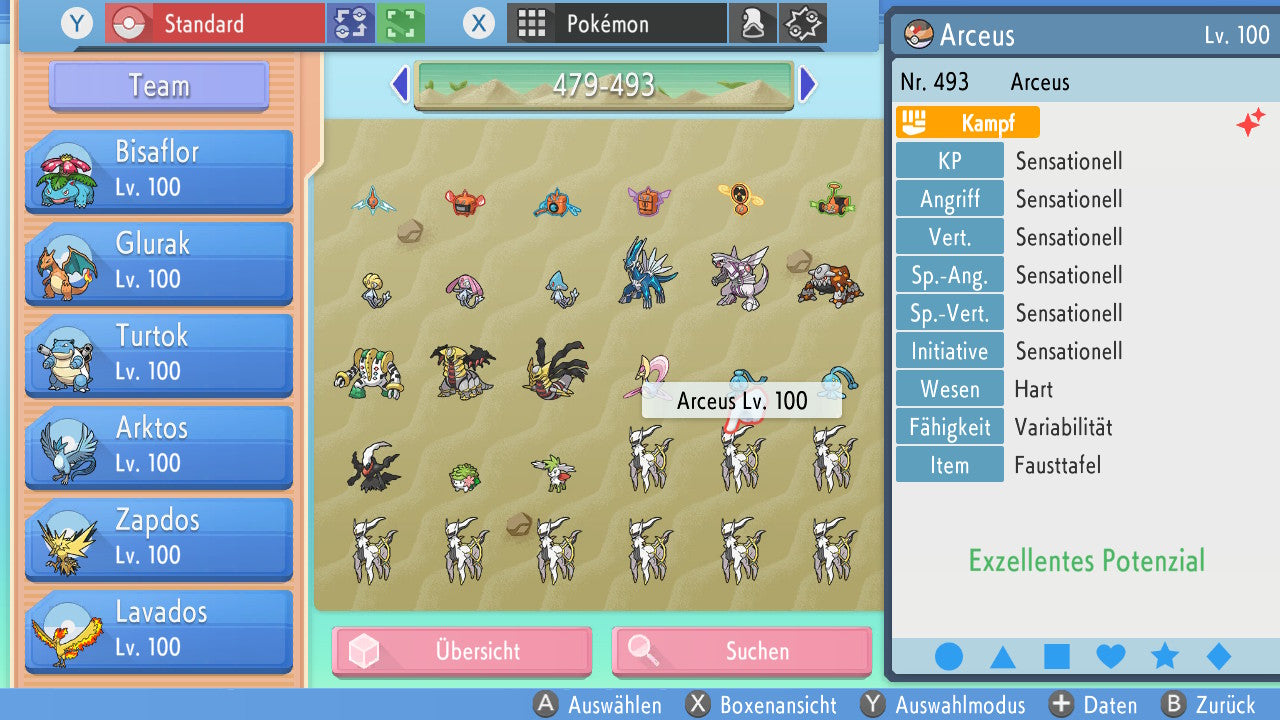The height and width of the screenshot is (720, 1280).
Task: Select the Pokémon transfer swap icon
Action: coord(351,23)
